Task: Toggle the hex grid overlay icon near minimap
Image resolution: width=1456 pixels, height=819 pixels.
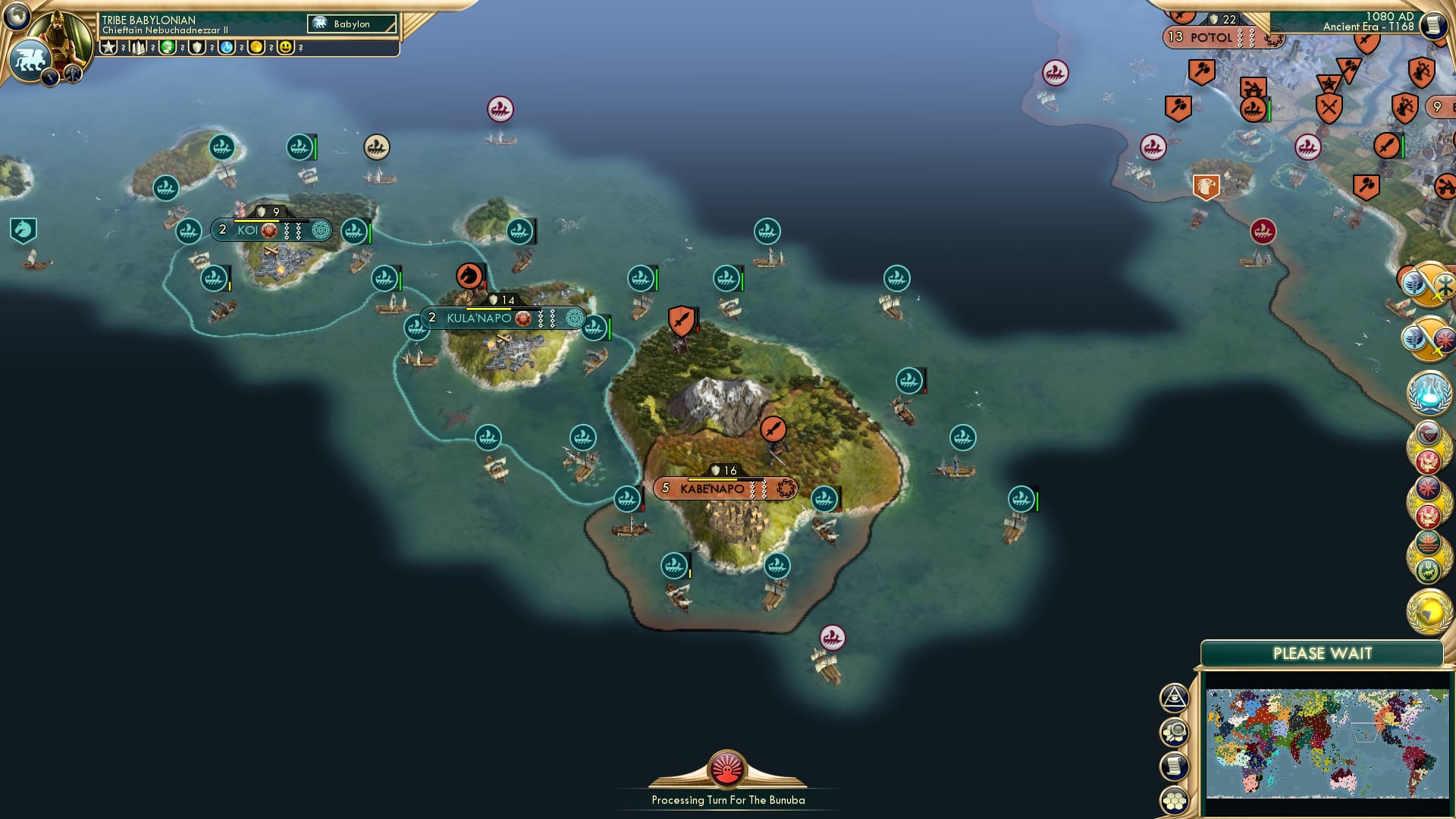Action: pos(1175,799)
